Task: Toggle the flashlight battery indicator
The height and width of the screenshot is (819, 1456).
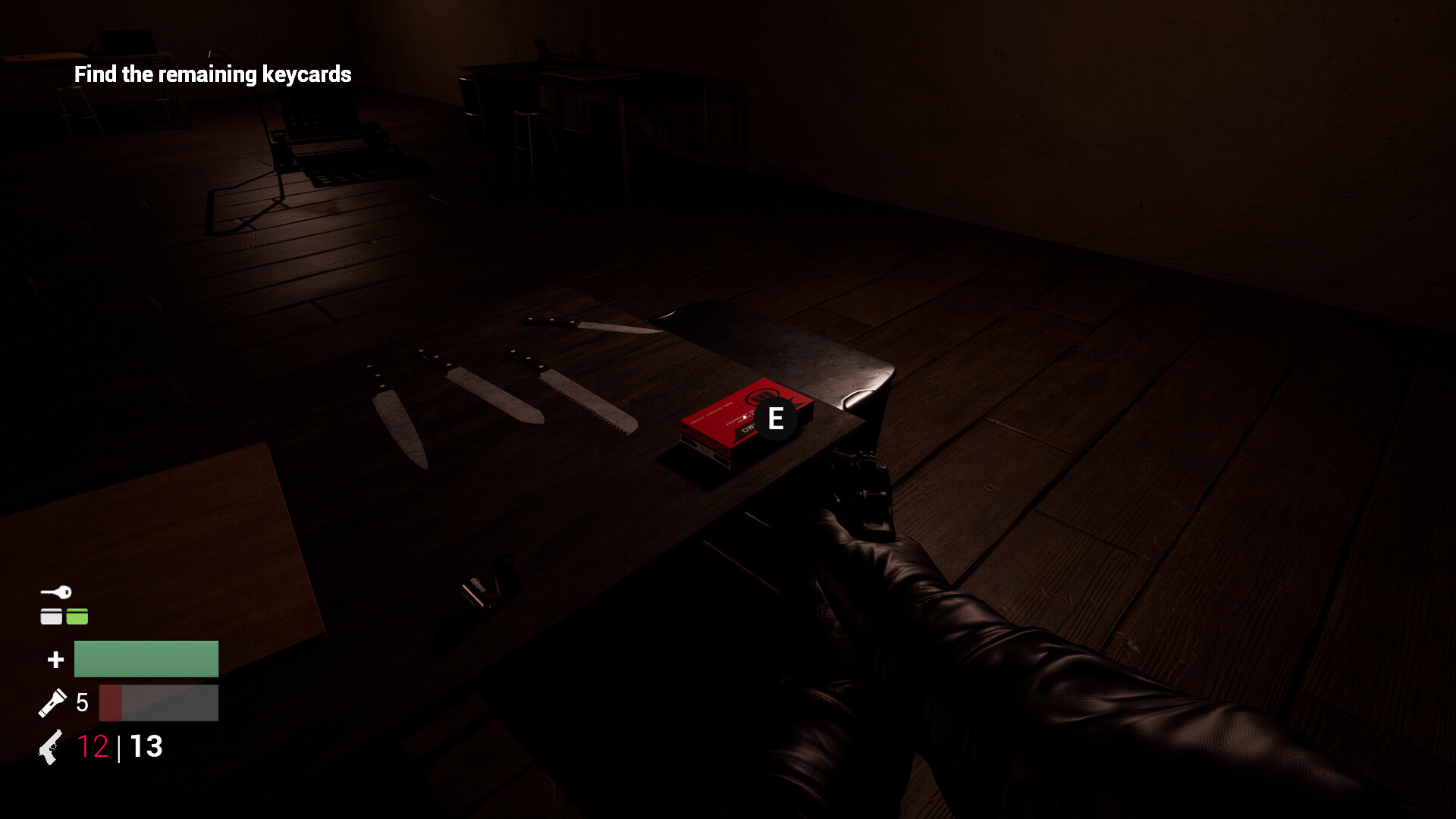Action: pyautogui.click(x=157, y=702)
